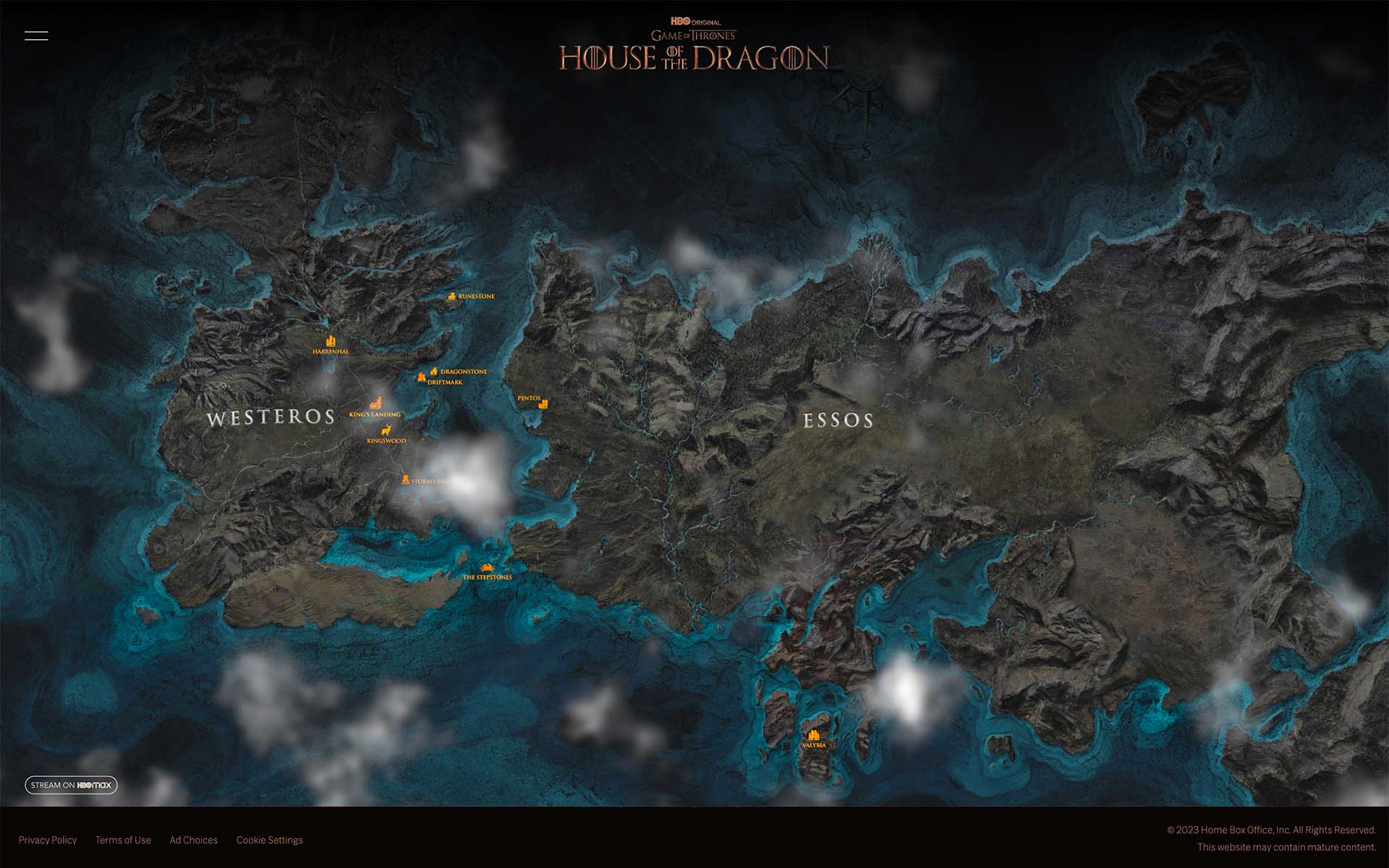
Task: Open the King's Landing marker
Action: (375, 404)
